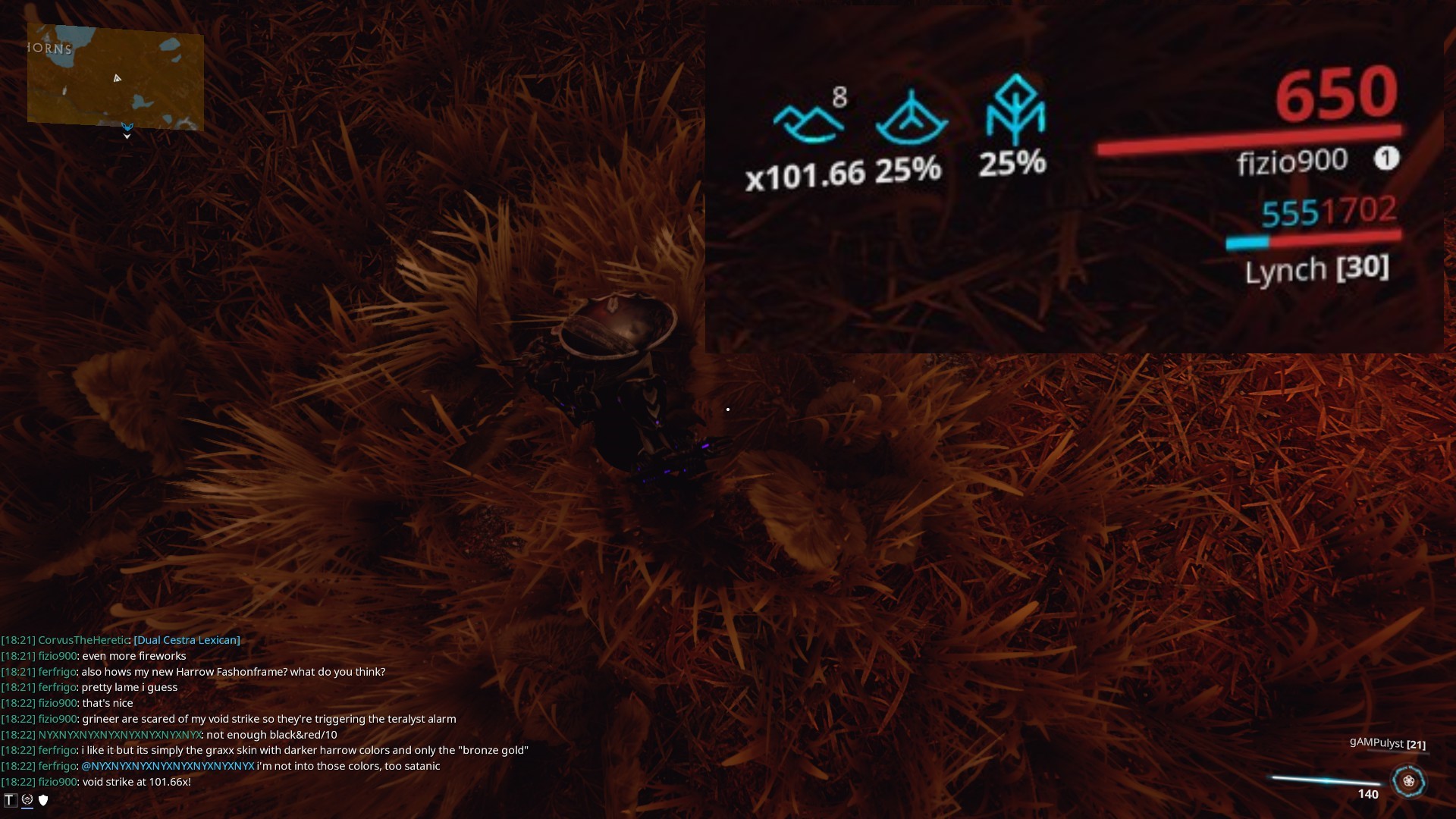Click the "1" badge beside fizio900
The image size is (1456, 819).
click(1388, 158)
